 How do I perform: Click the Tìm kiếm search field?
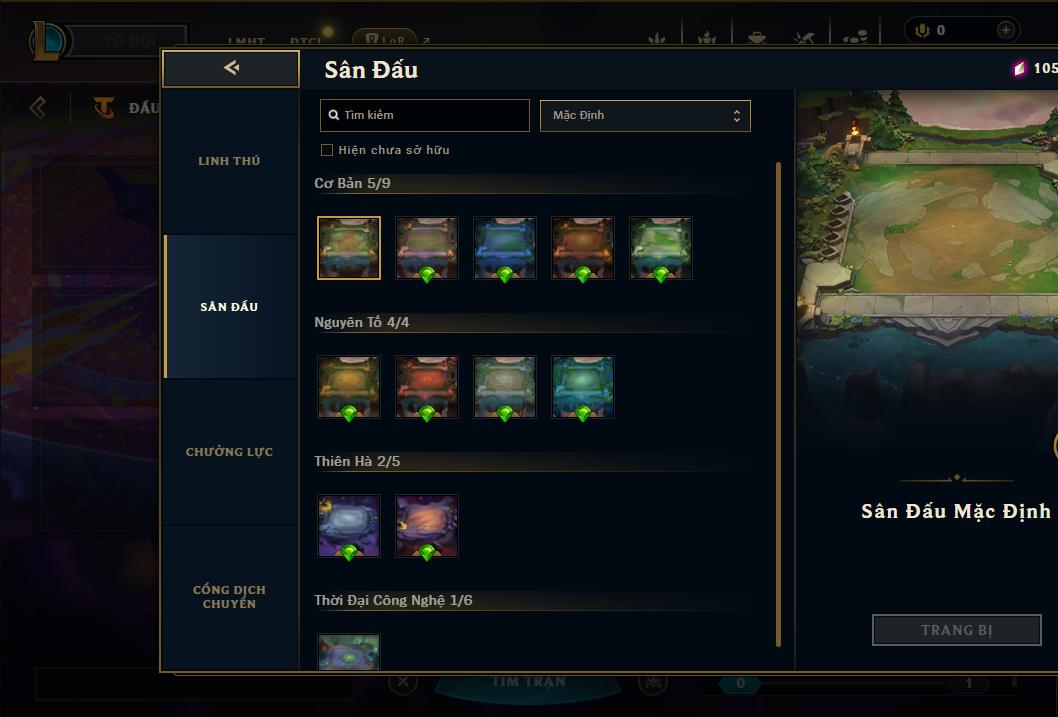tap(425, 115)
